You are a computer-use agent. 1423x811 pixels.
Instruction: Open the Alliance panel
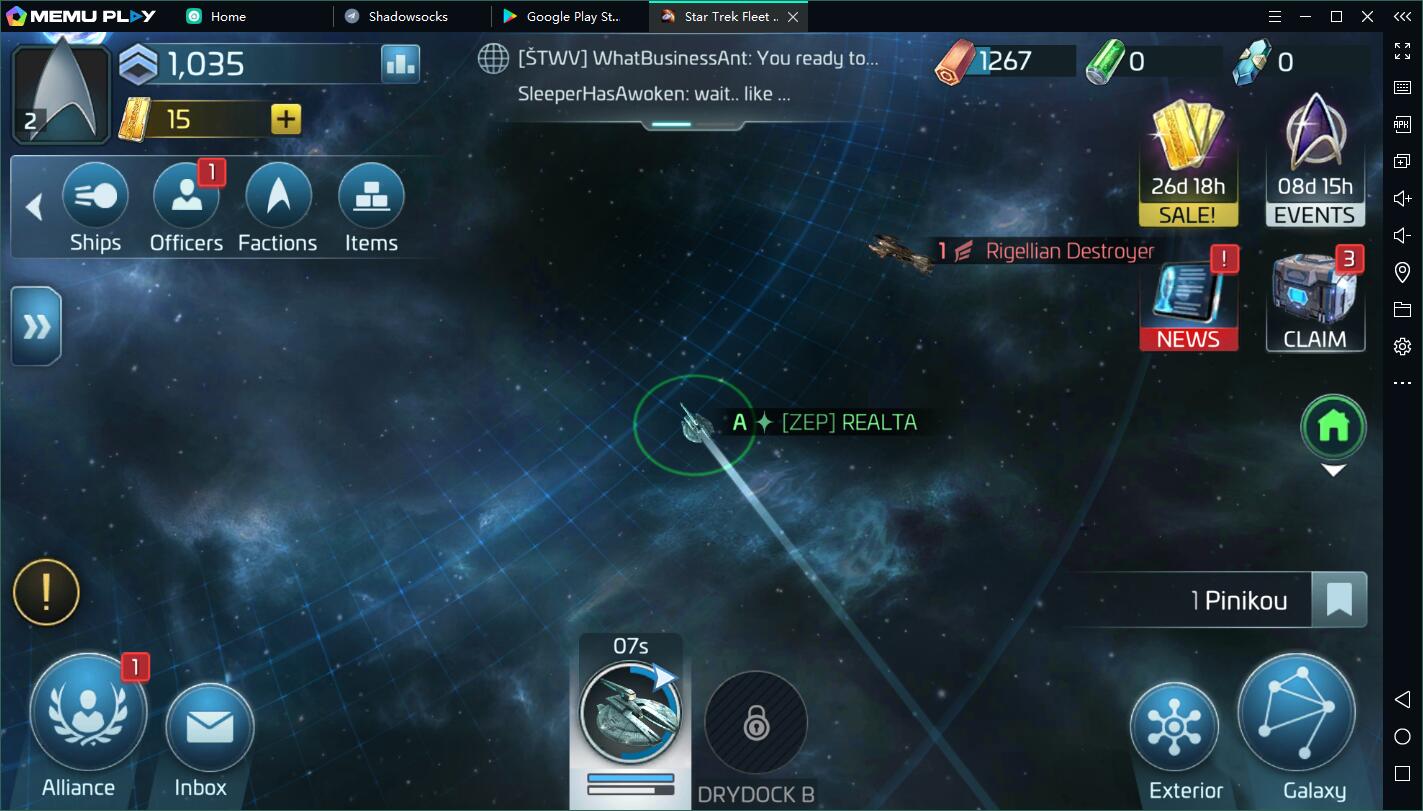[87, 714]
